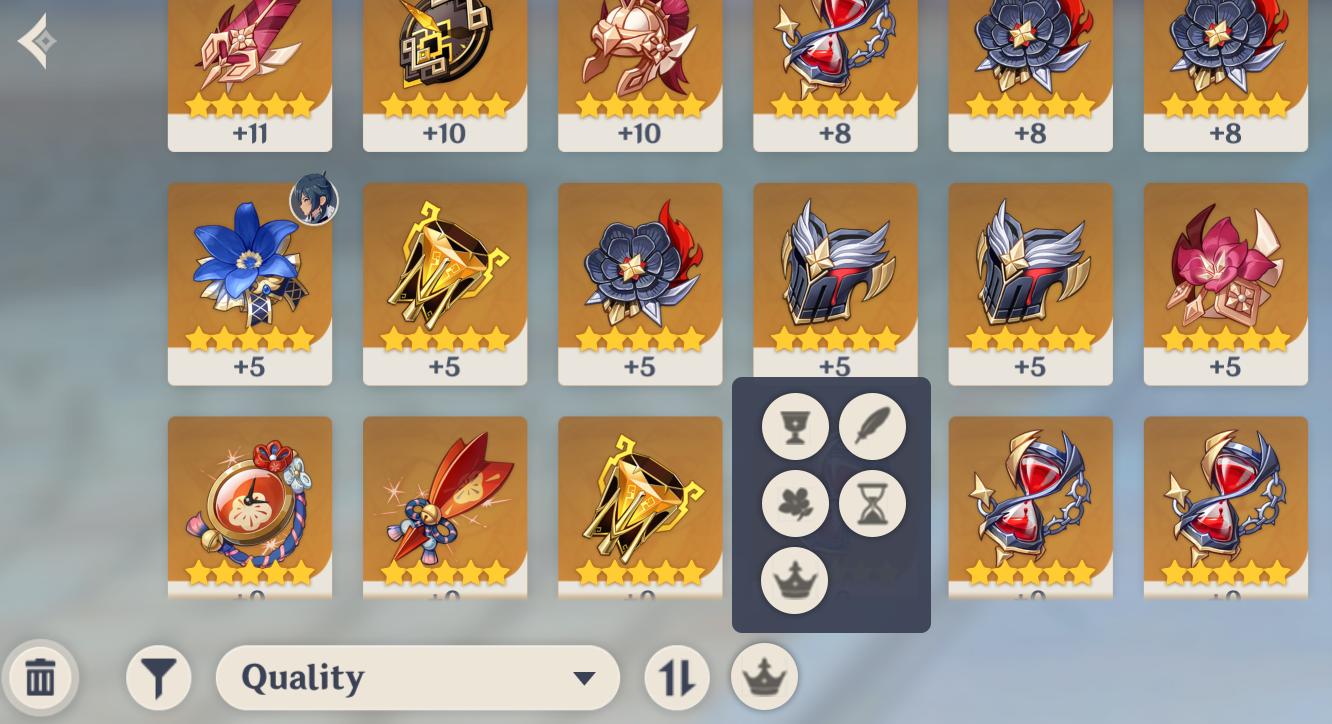The image size is (1332, 724).
Task: Click the crown button on the bottom bar
Action: tap(765, 677)
